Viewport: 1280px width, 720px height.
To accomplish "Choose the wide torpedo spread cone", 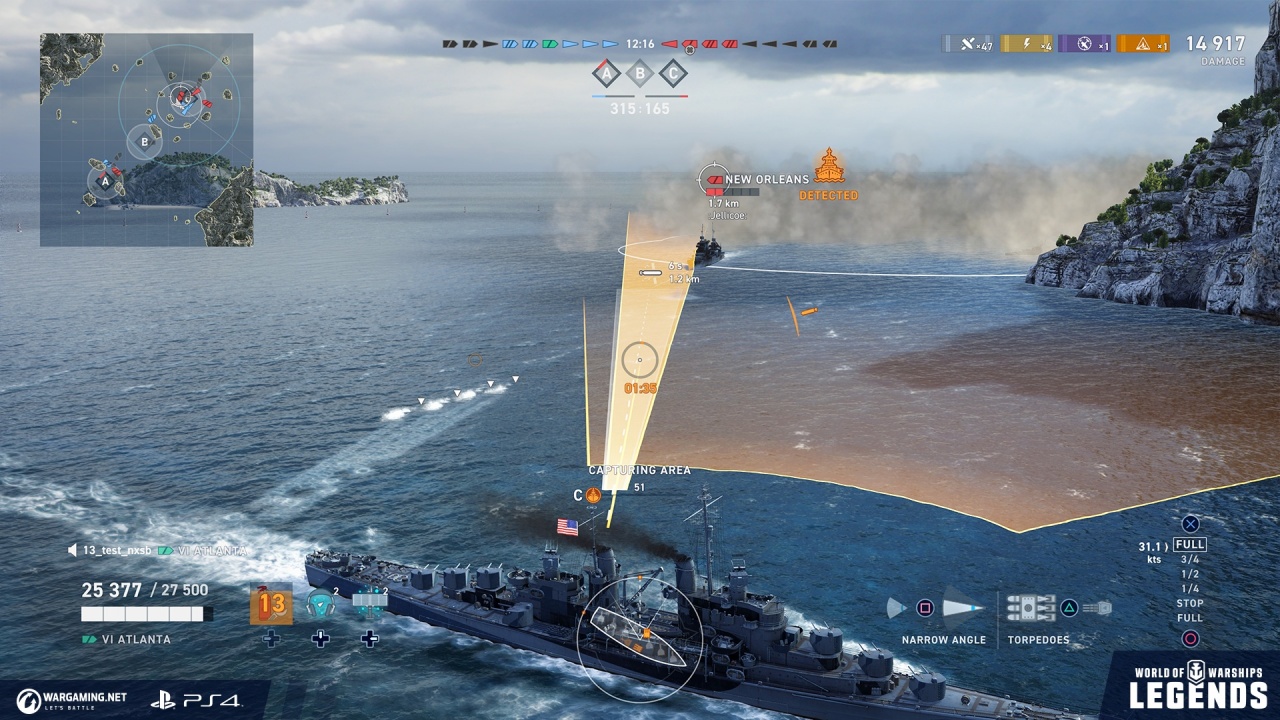I will click(897, 607).
